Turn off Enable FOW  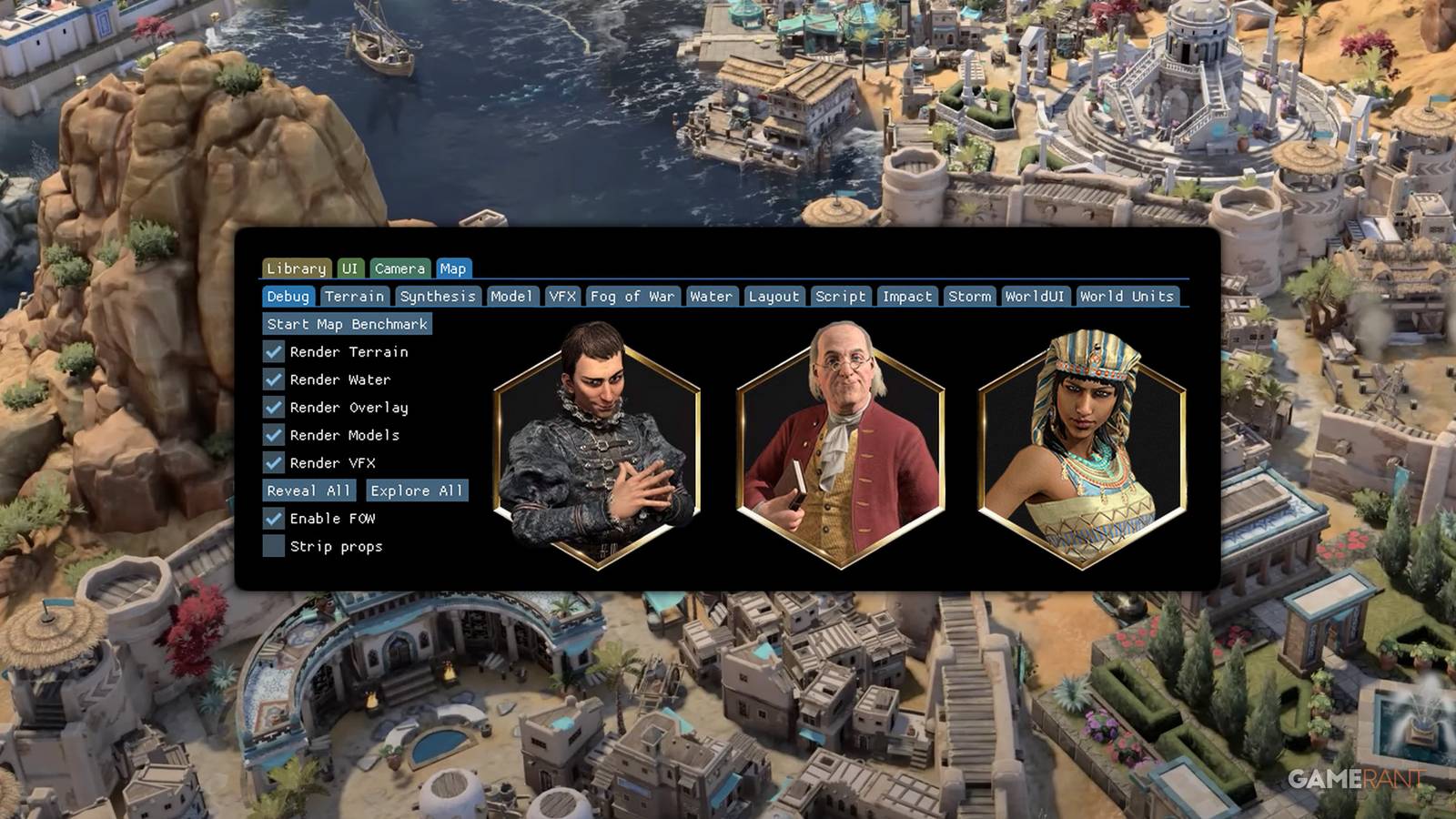[272, 518]
